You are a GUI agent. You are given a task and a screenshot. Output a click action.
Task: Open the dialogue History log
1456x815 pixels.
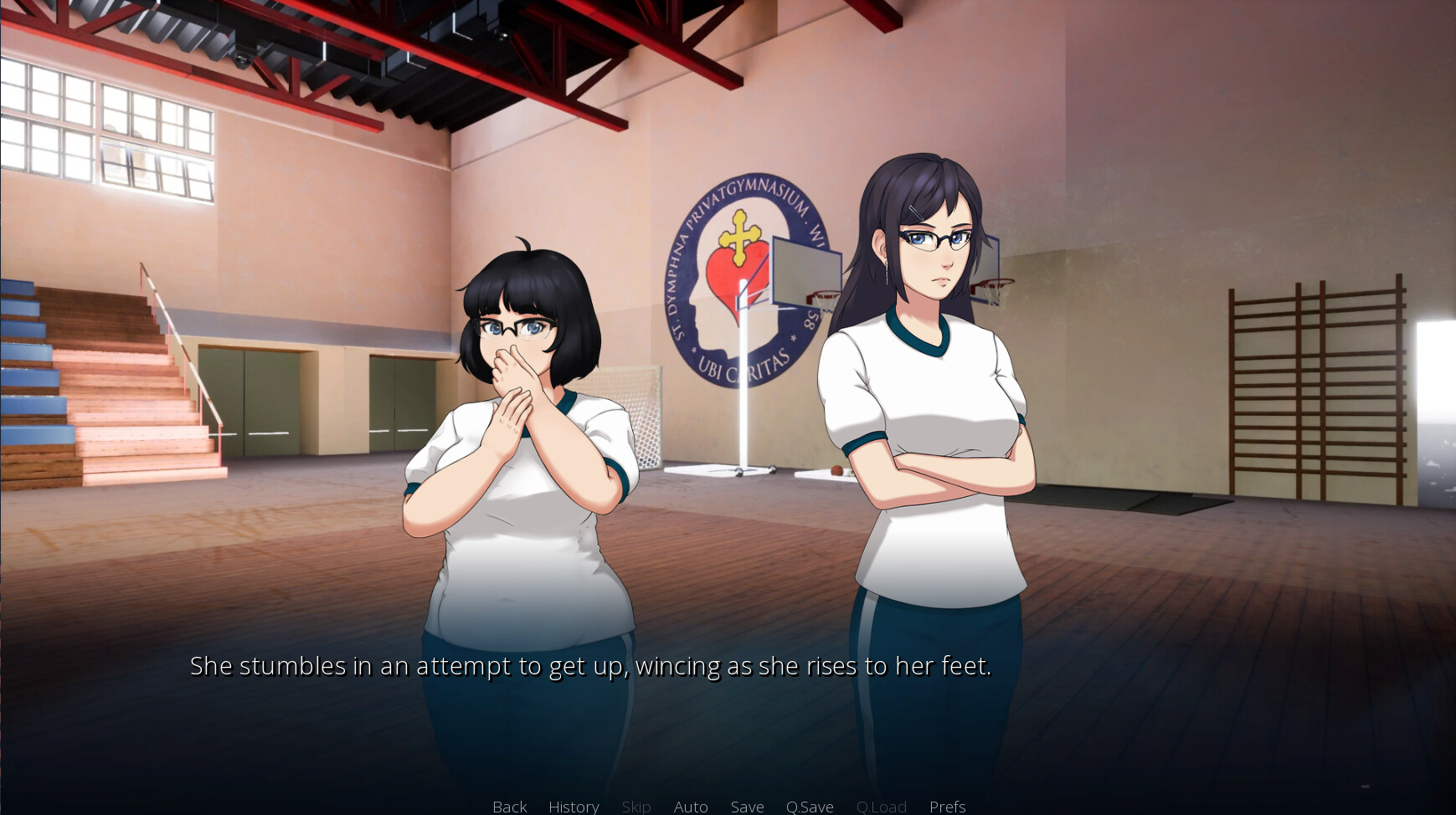pos(574,806)
